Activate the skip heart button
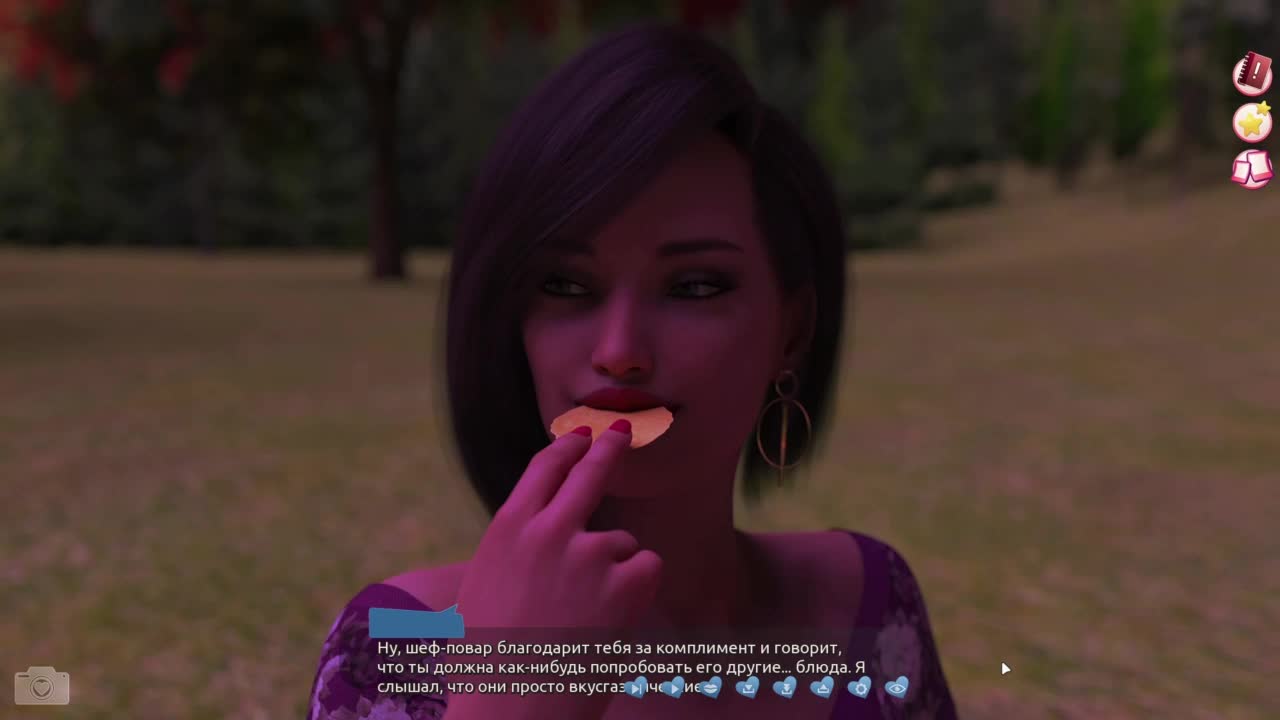The width and height of the screenshot is (1280, 720). pos(636,688)
